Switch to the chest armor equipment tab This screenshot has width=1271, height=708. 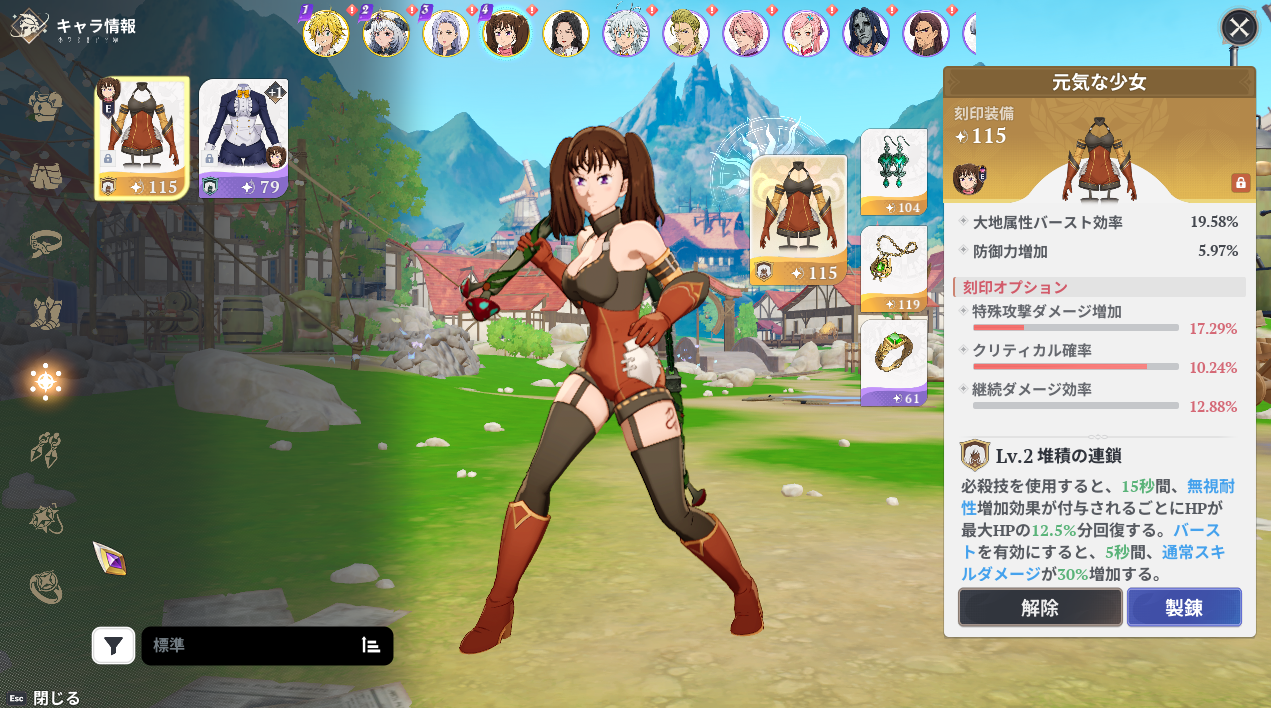46,105
